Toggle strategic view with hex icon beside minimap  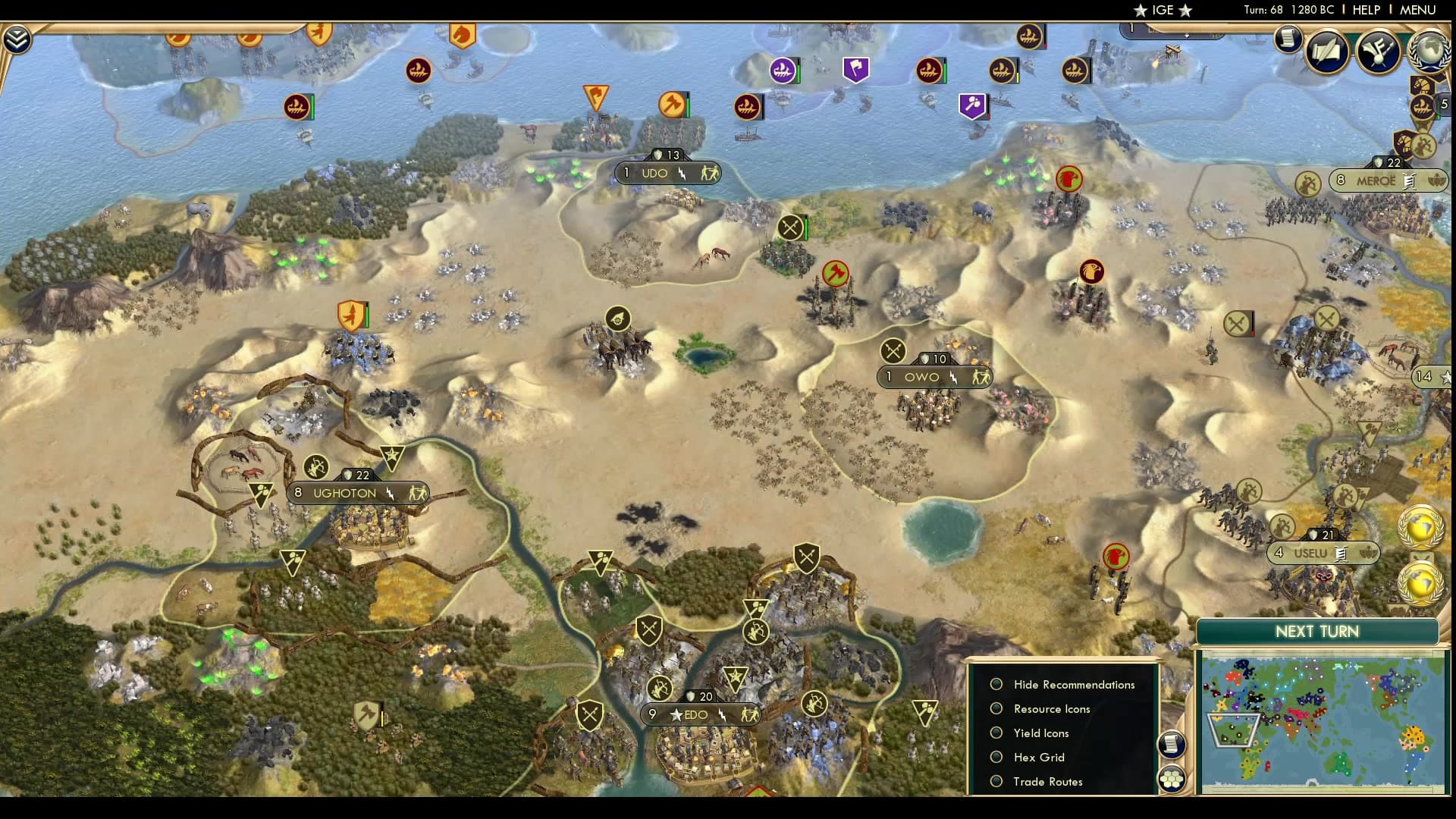[x=1173, y=778]
